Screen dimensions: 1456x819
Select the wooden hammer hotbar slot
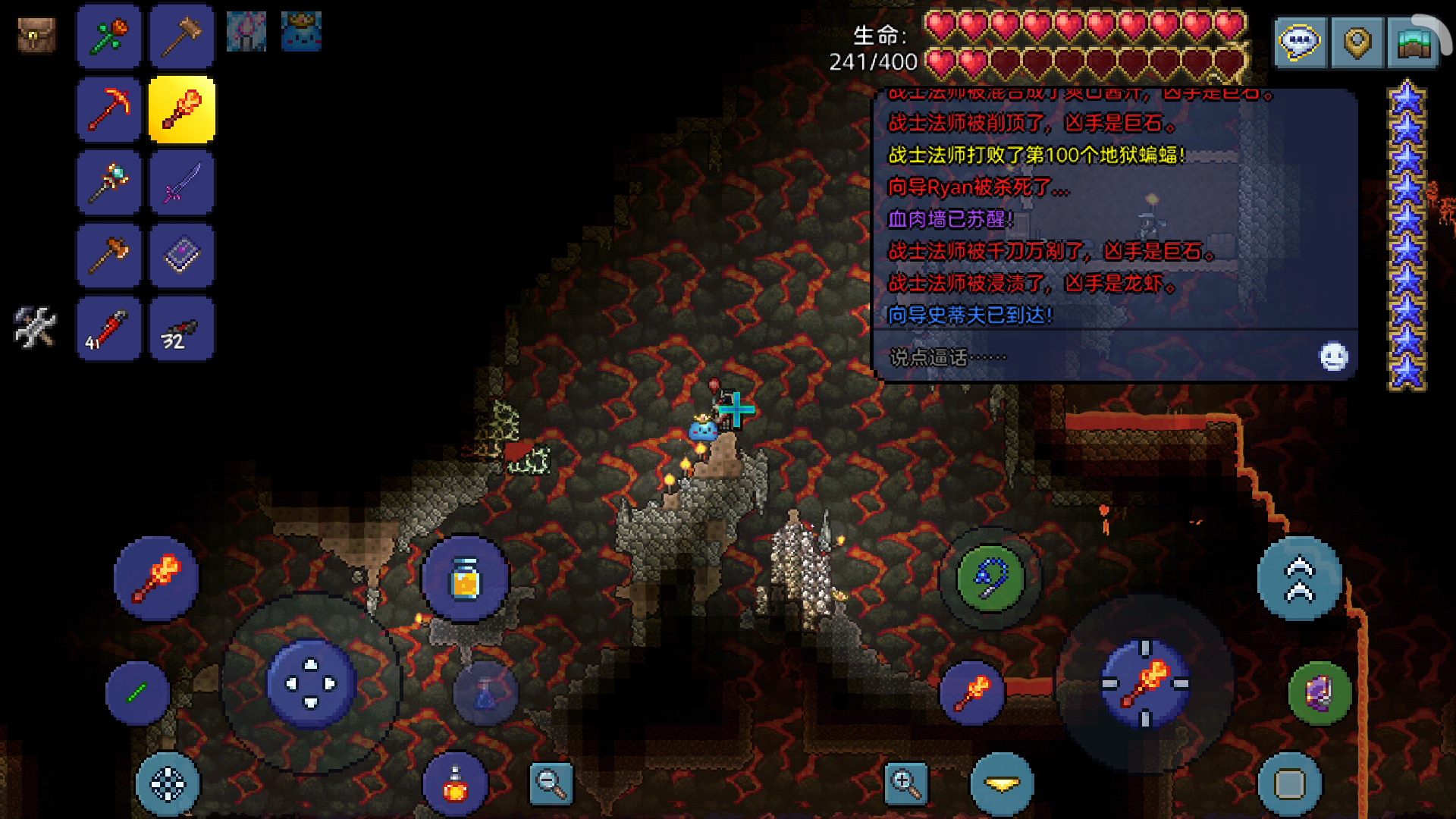[181, 36]
